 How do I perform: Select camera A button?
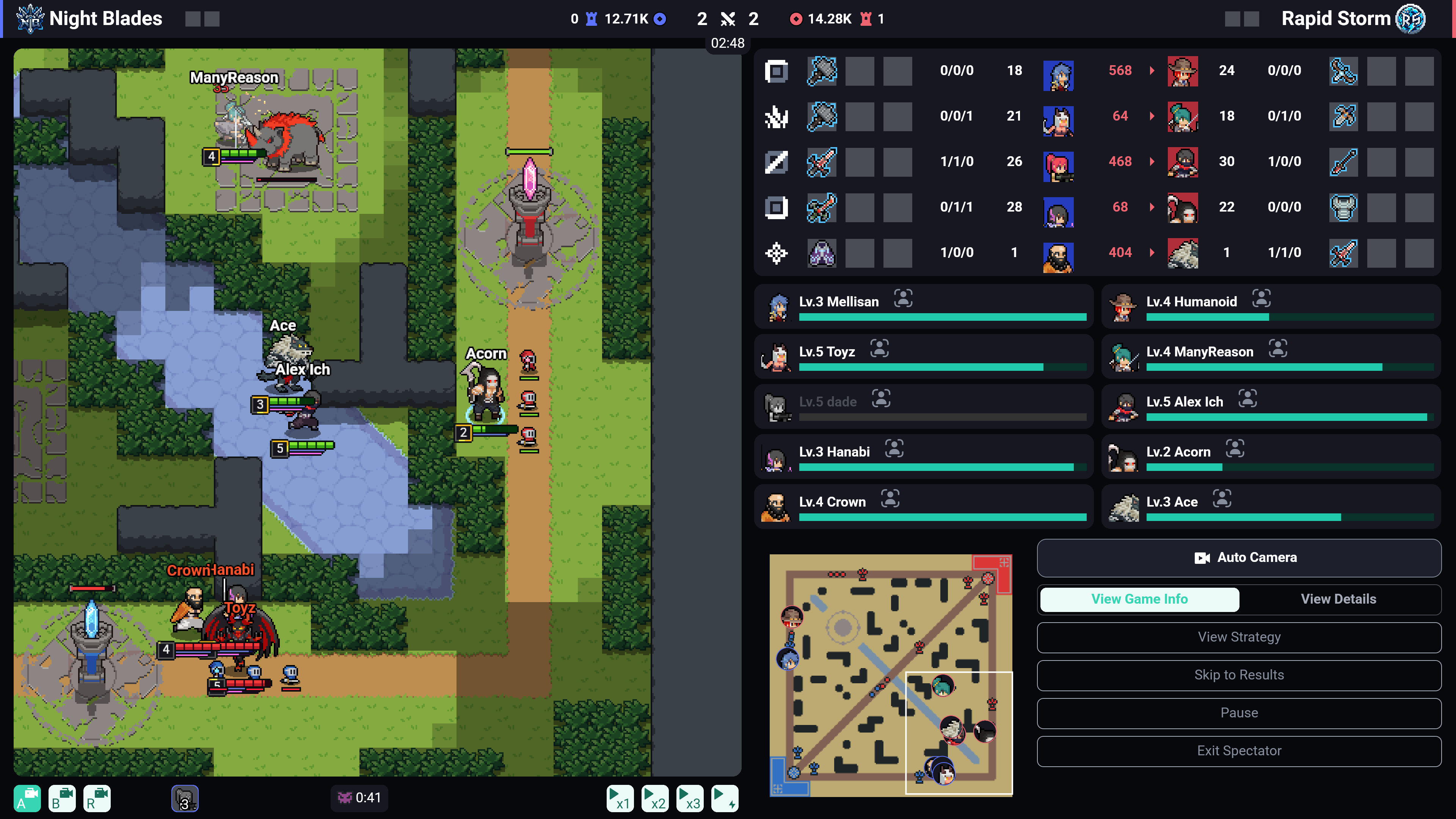tap(27, 798)
